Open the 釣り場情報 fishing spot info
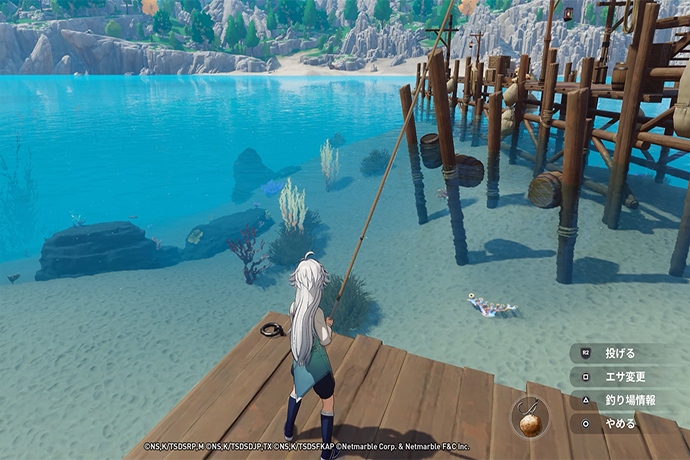 click(630, 400)
